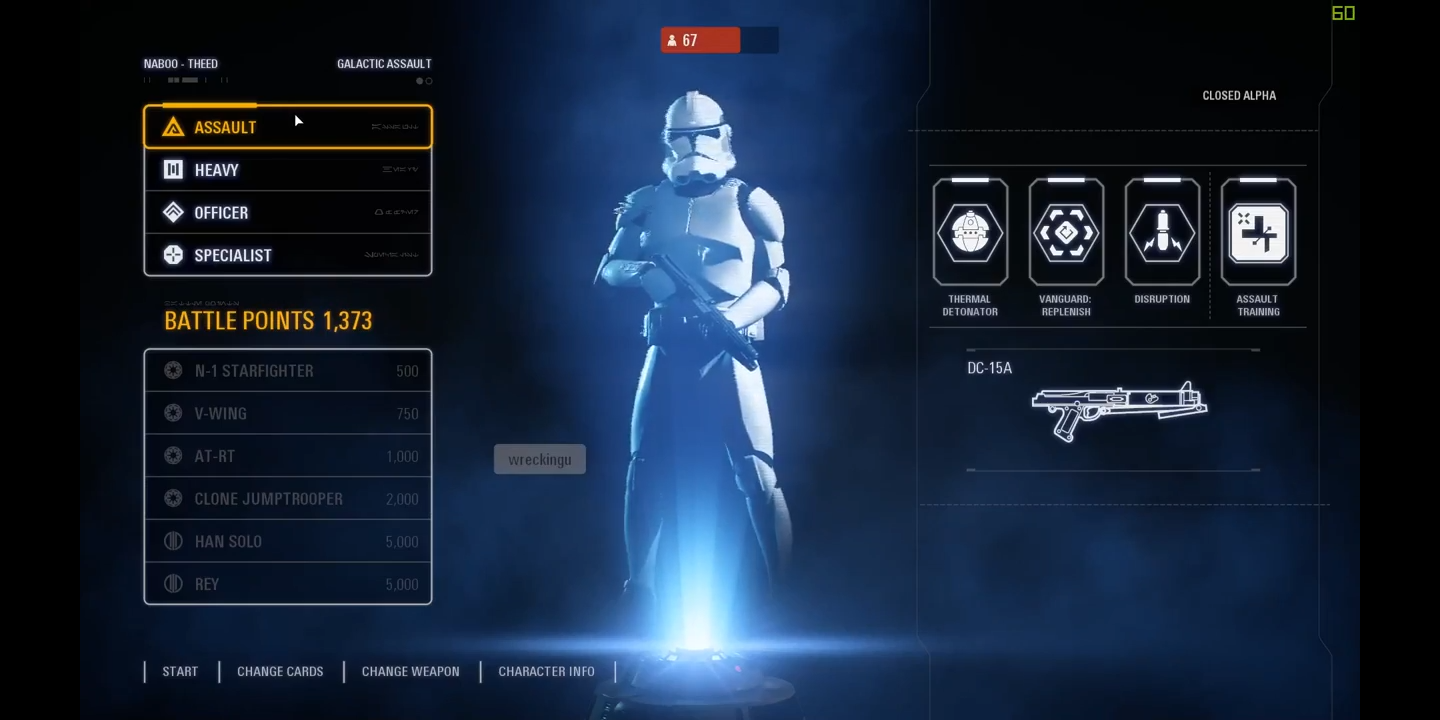
Task: Select the Naboo - Theed map label
Action: 180,63
